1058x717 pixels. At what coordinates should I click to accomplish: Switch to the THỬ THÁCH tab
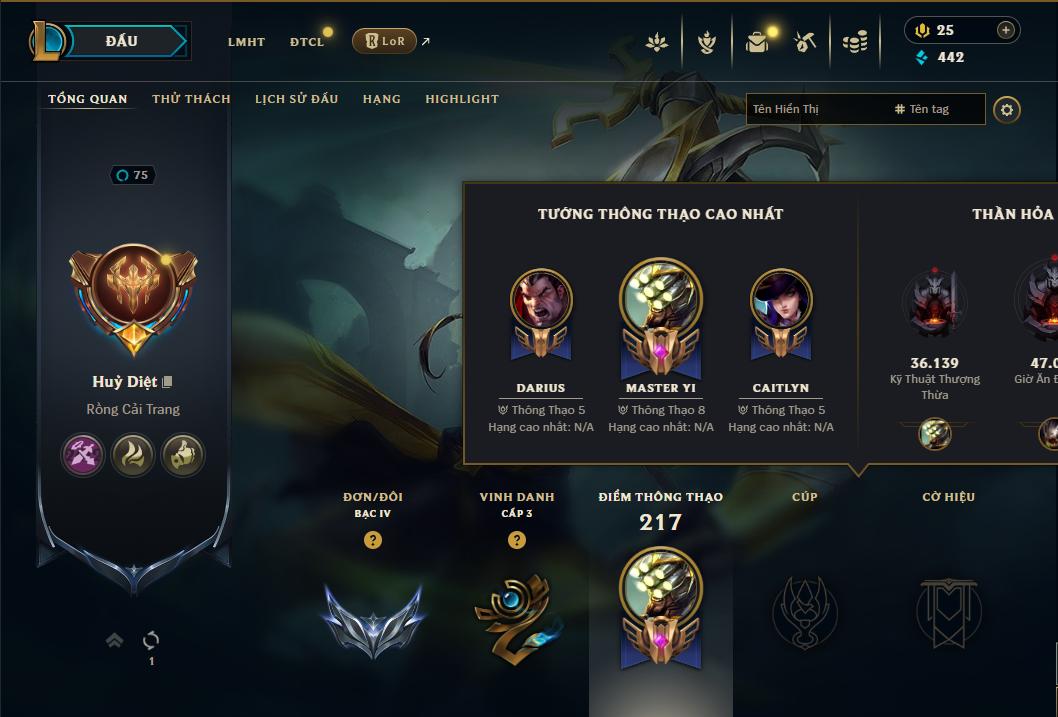point(191,99)
